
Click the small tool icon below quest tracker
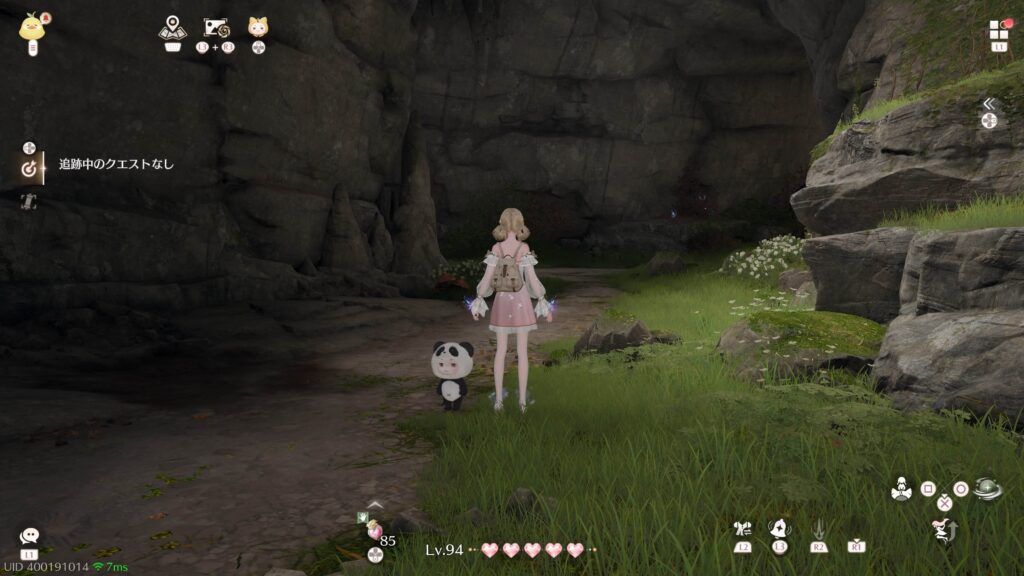pyautogui.click(x=29, y=202)
